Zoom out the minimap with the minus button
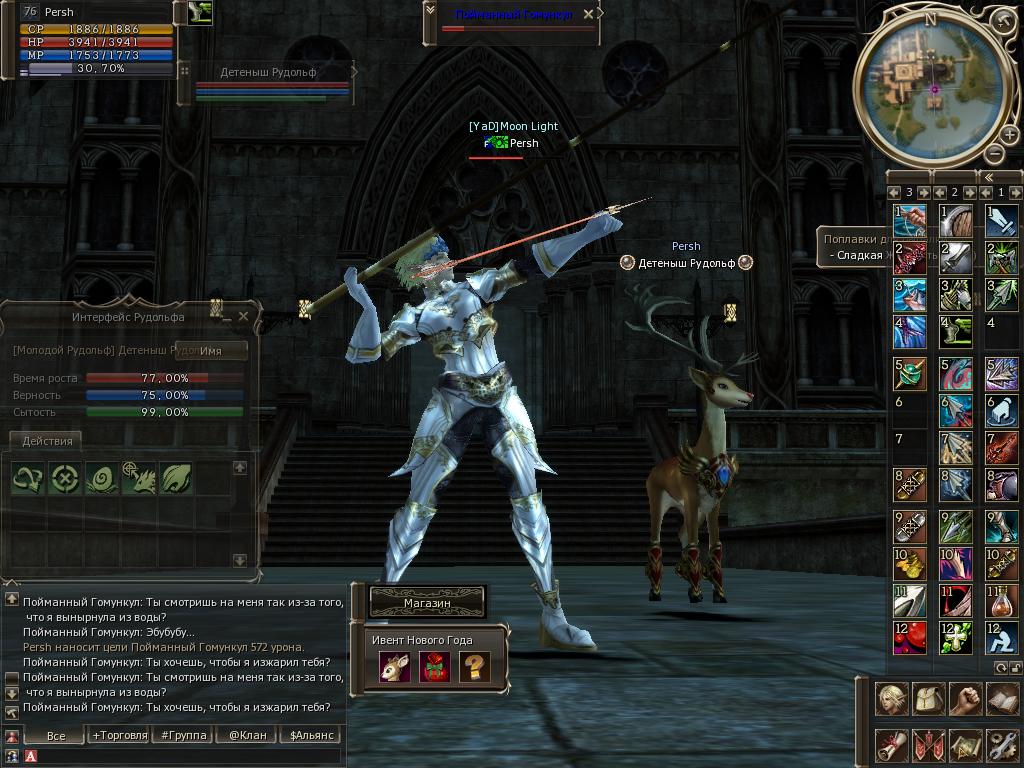The height and width of the screenshot is (768, 1024). 994,153
